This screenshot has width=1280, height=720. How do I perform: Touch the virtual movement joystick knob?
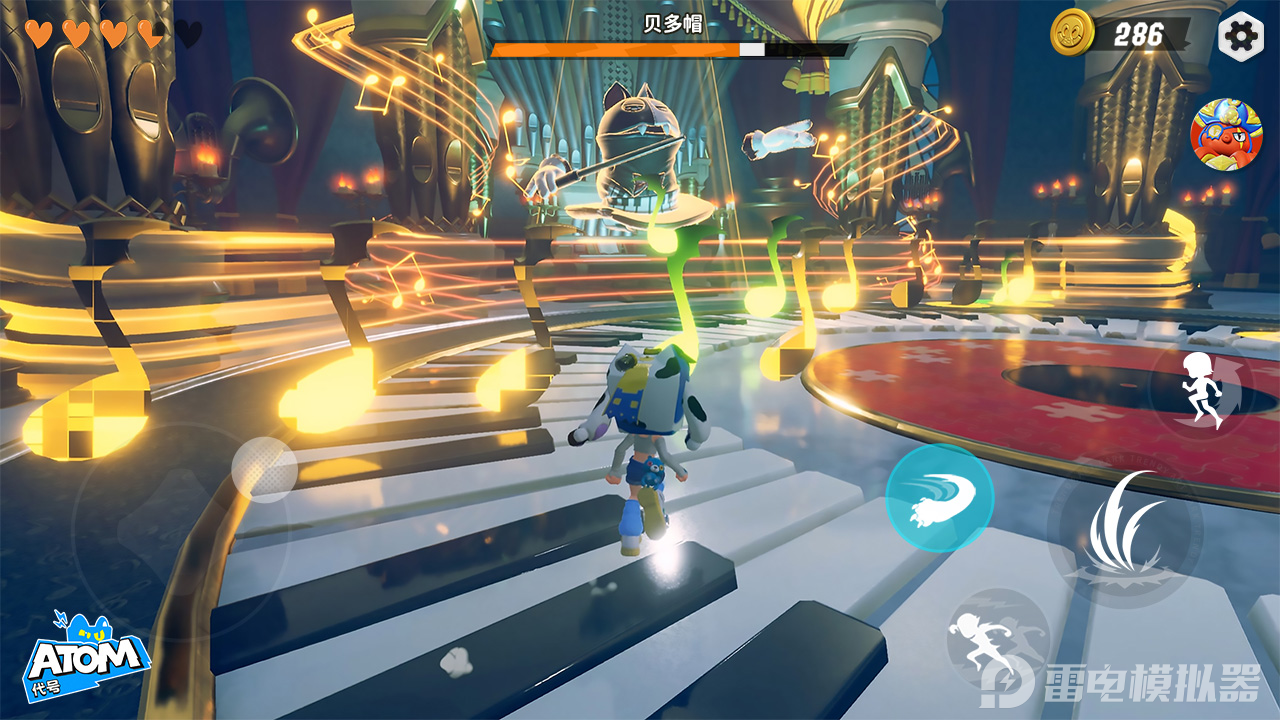pos(264,469)
